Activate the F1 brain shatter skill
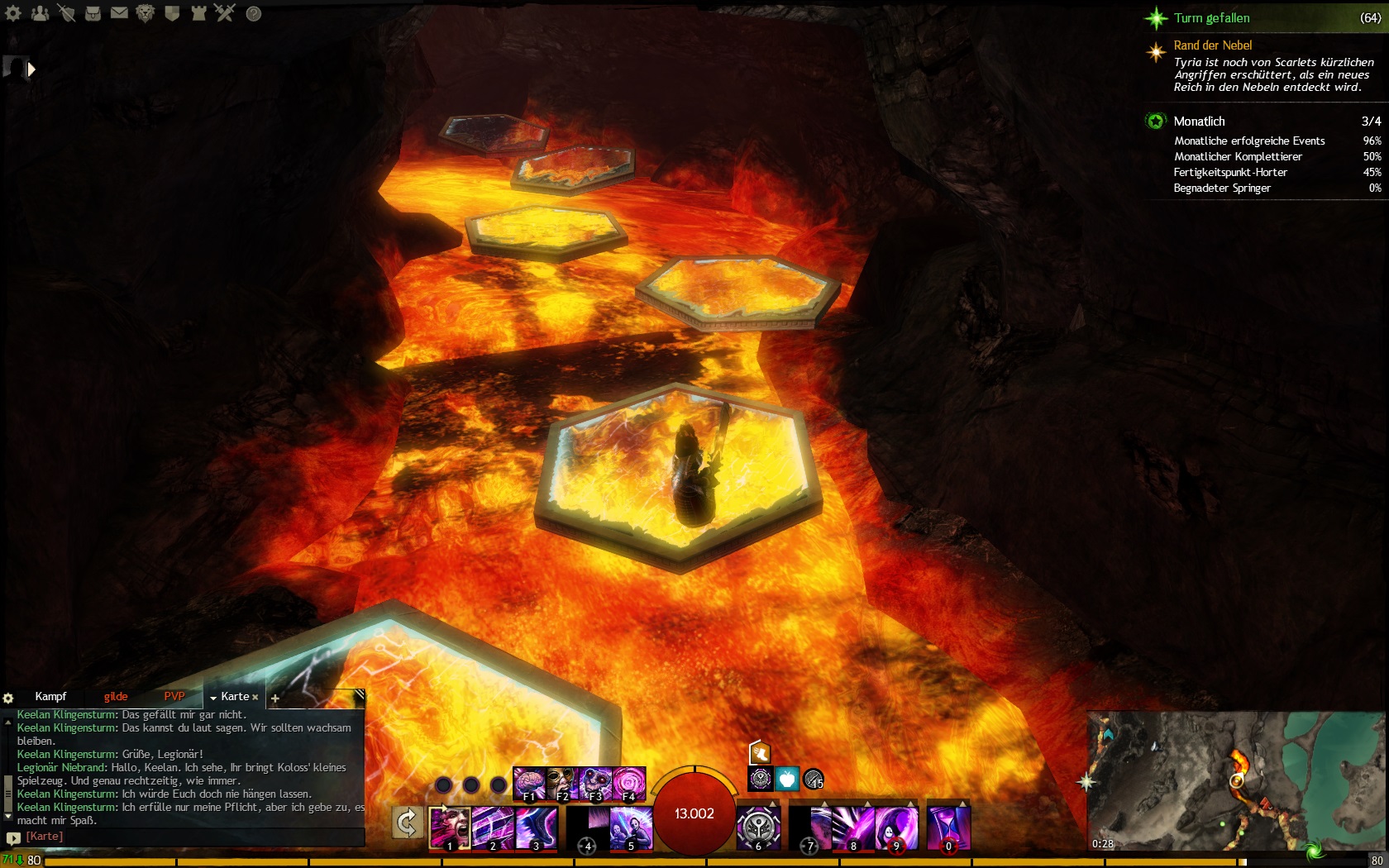Screen dimensions: 1389x868 (x=529, y=783)
